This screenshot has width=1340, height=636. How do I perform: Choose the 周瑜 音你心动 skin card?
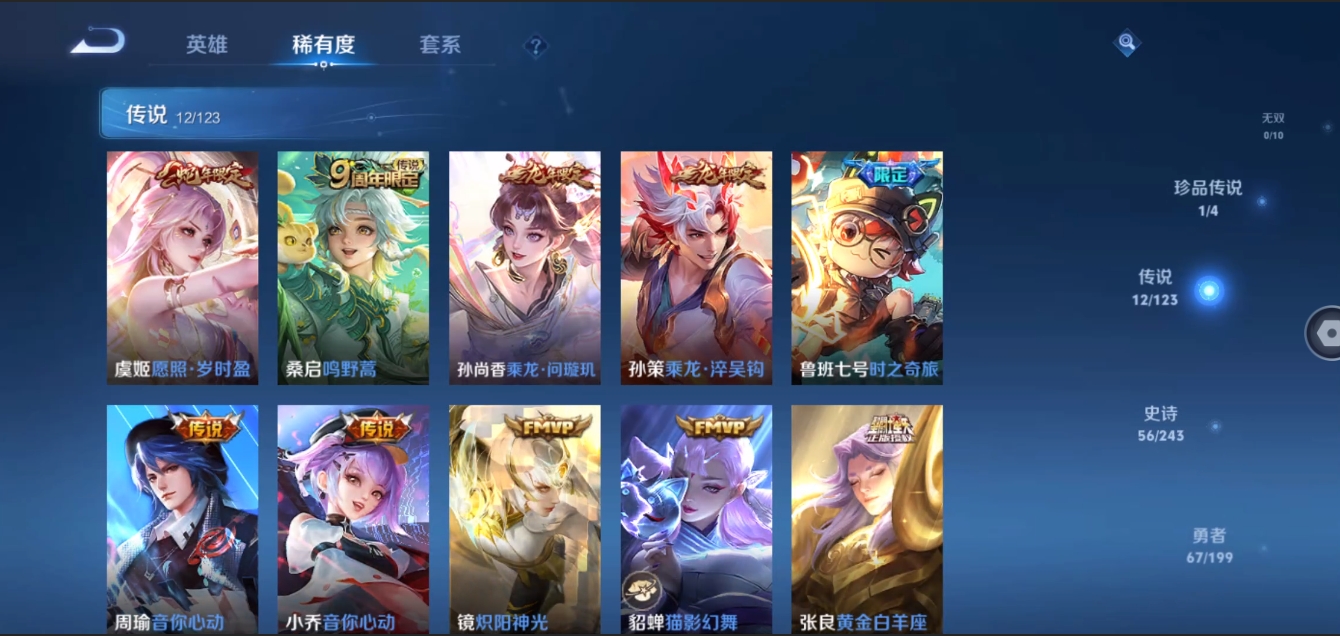click(182, 518)
